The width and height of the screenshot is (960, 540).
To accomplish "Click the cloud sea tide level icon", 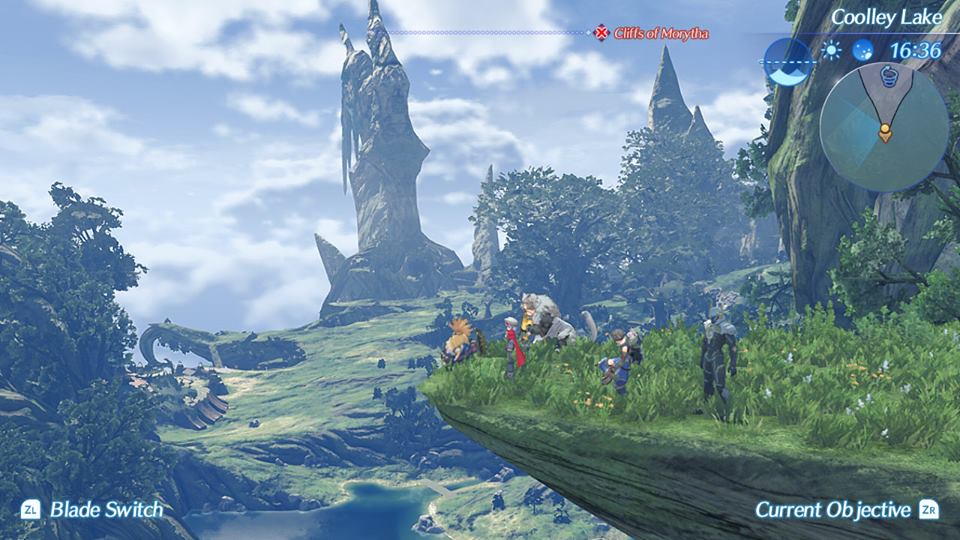I will 788,62.
